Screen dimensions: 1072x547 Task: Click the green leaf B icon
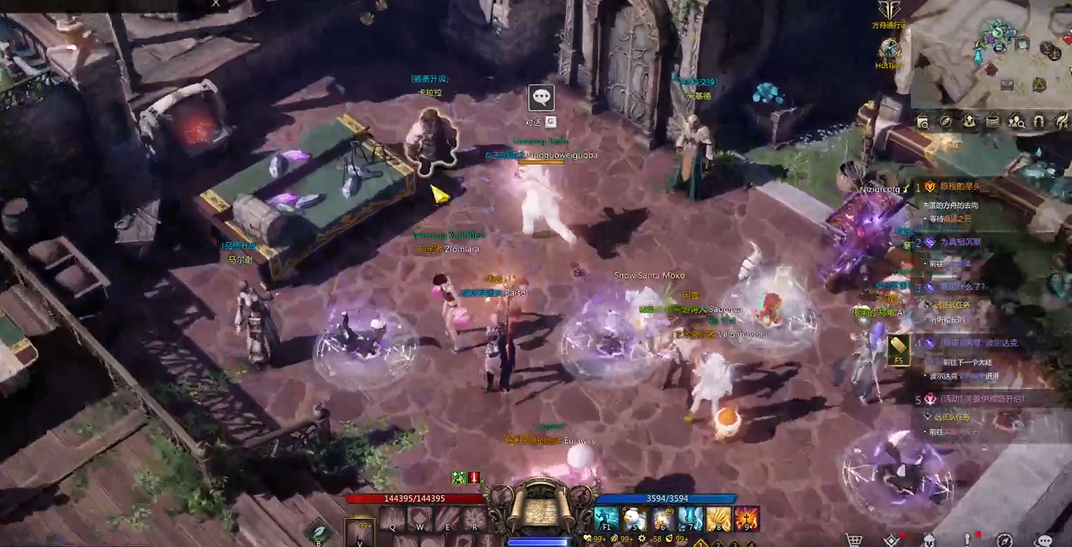[x=320, y=533]
